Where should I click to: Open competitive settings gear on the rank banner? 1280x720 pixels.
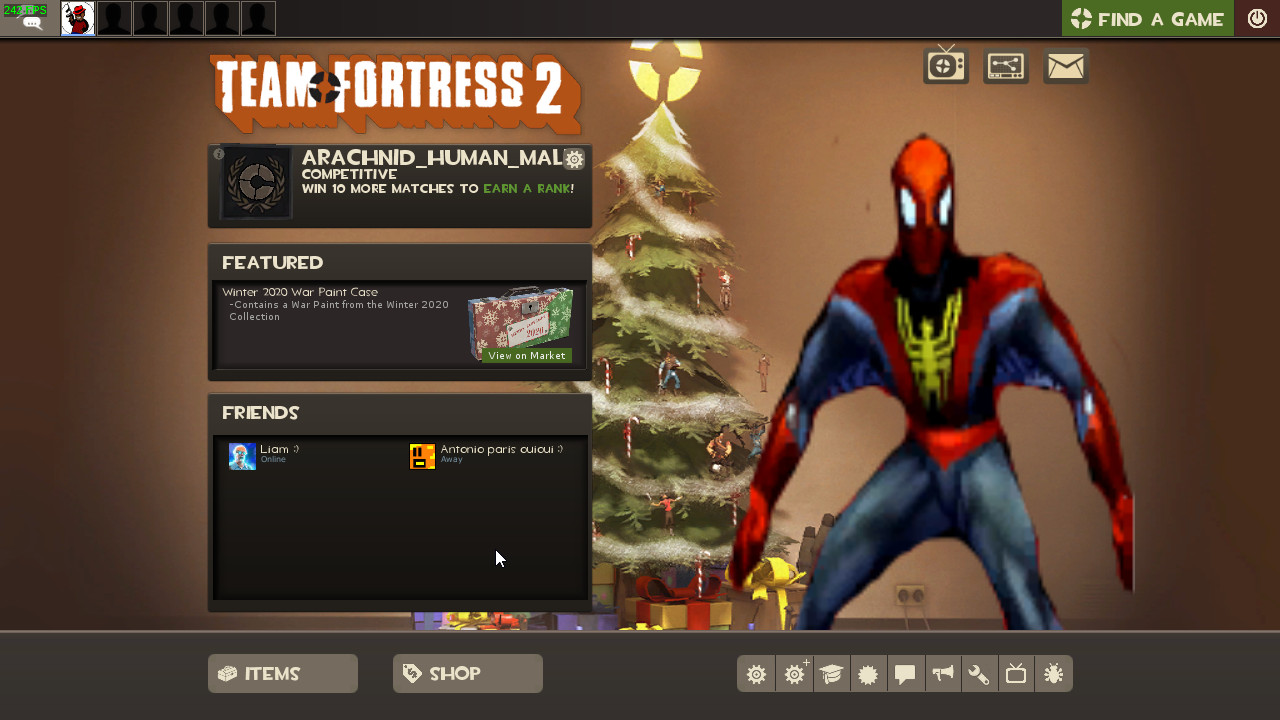573,159
